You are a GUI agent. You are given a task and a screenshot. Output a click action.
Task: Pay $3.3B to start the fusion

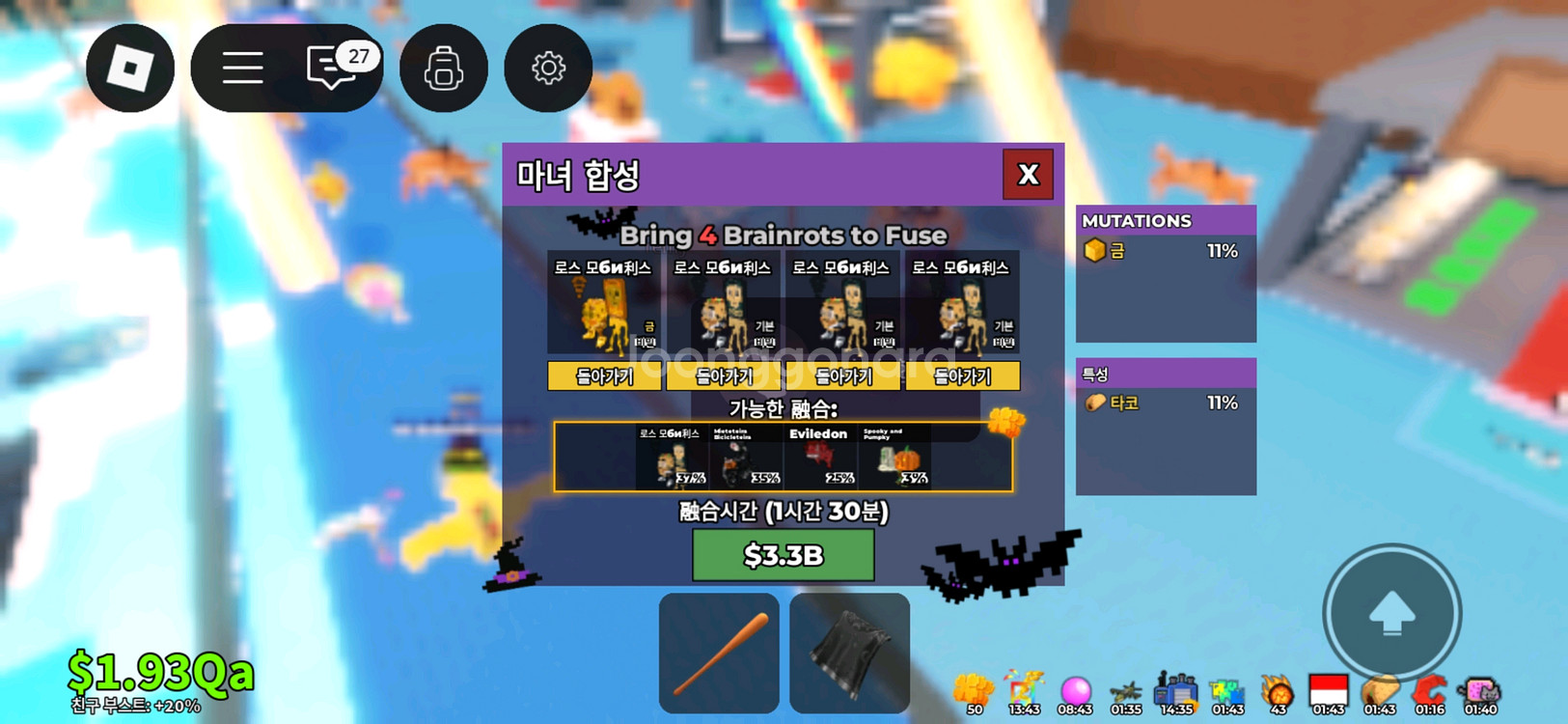783,555
